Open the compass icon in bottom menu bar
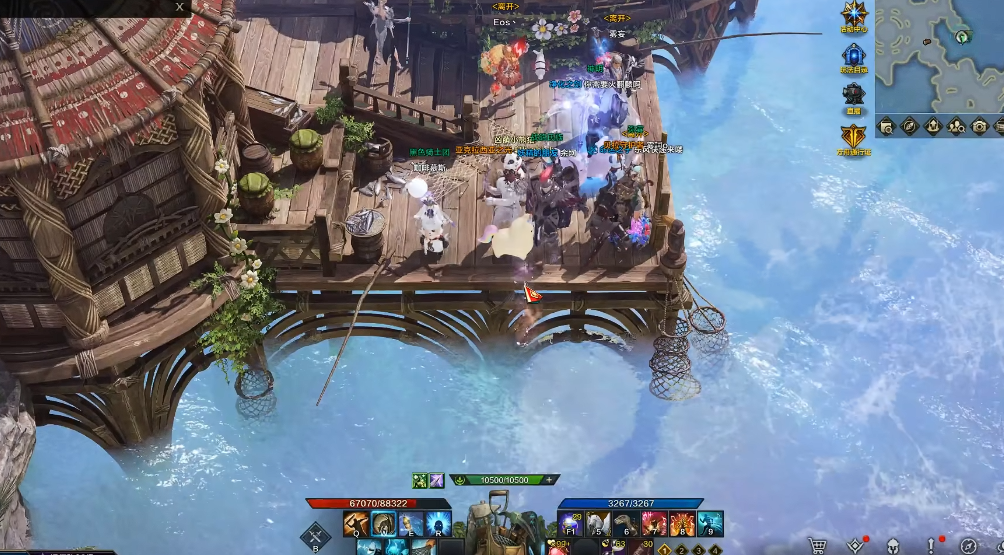The width and height of the screenshot is (1004, 555). [x=968, y=546]
